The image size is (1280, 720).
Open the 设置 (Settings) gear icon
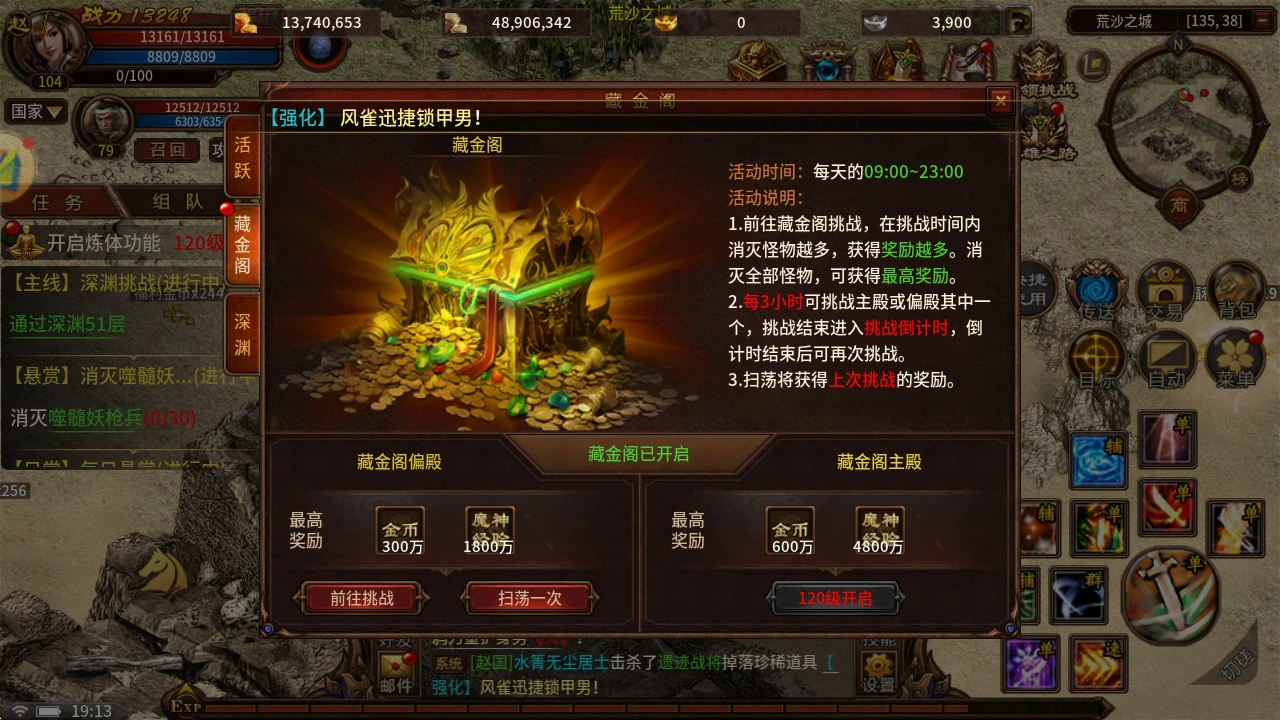click(877, 665)
